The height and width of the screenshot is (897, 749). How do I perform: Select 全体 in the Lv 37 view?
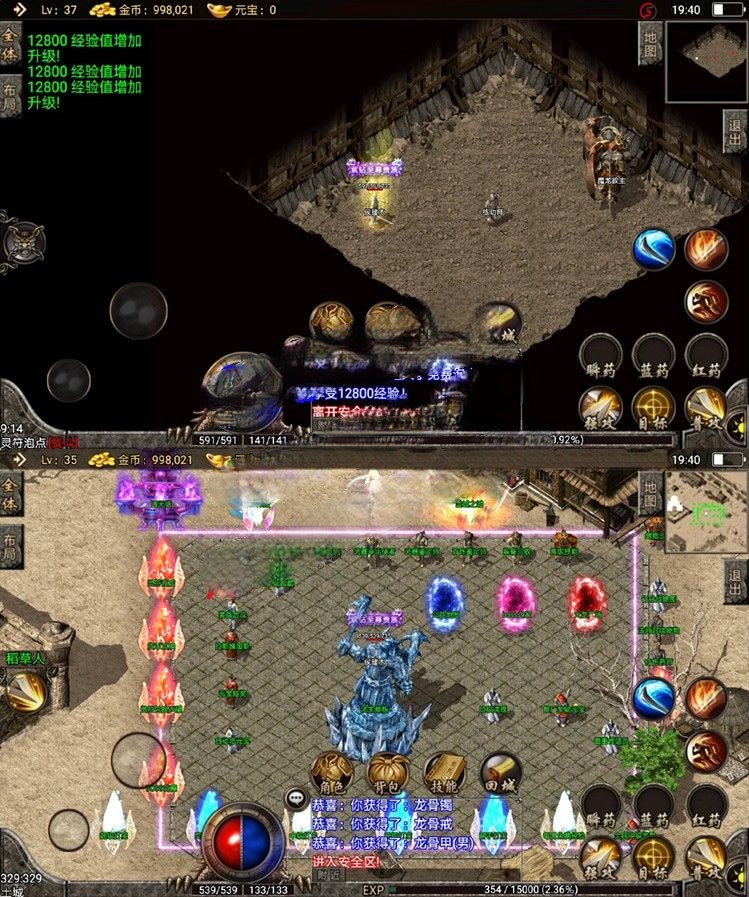tap(11, 41)
